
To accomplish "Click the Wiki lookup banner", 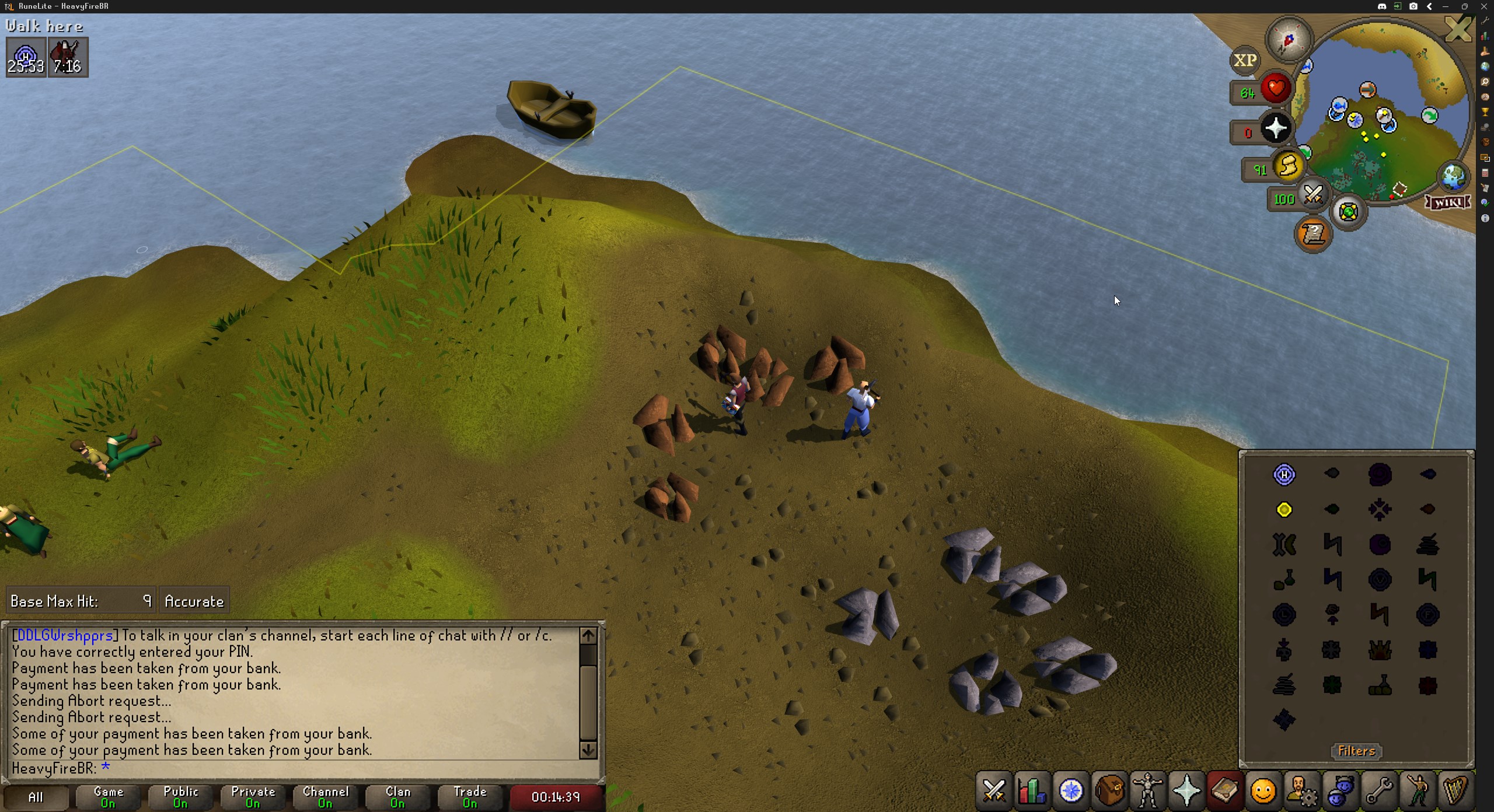I will (x=1447, y=202).
